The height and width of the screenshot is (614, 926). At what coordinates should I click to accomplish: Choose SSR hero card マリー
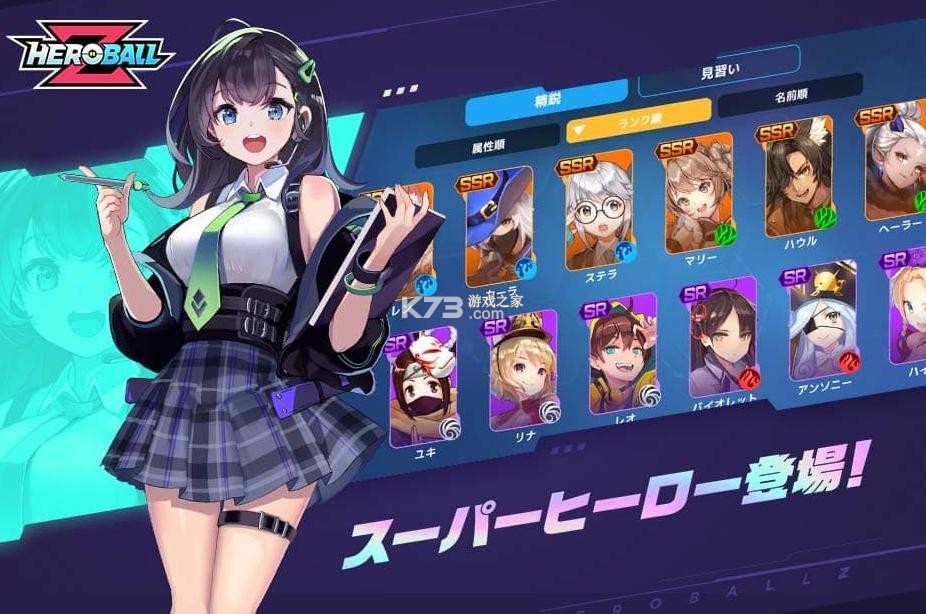point(696,198)
